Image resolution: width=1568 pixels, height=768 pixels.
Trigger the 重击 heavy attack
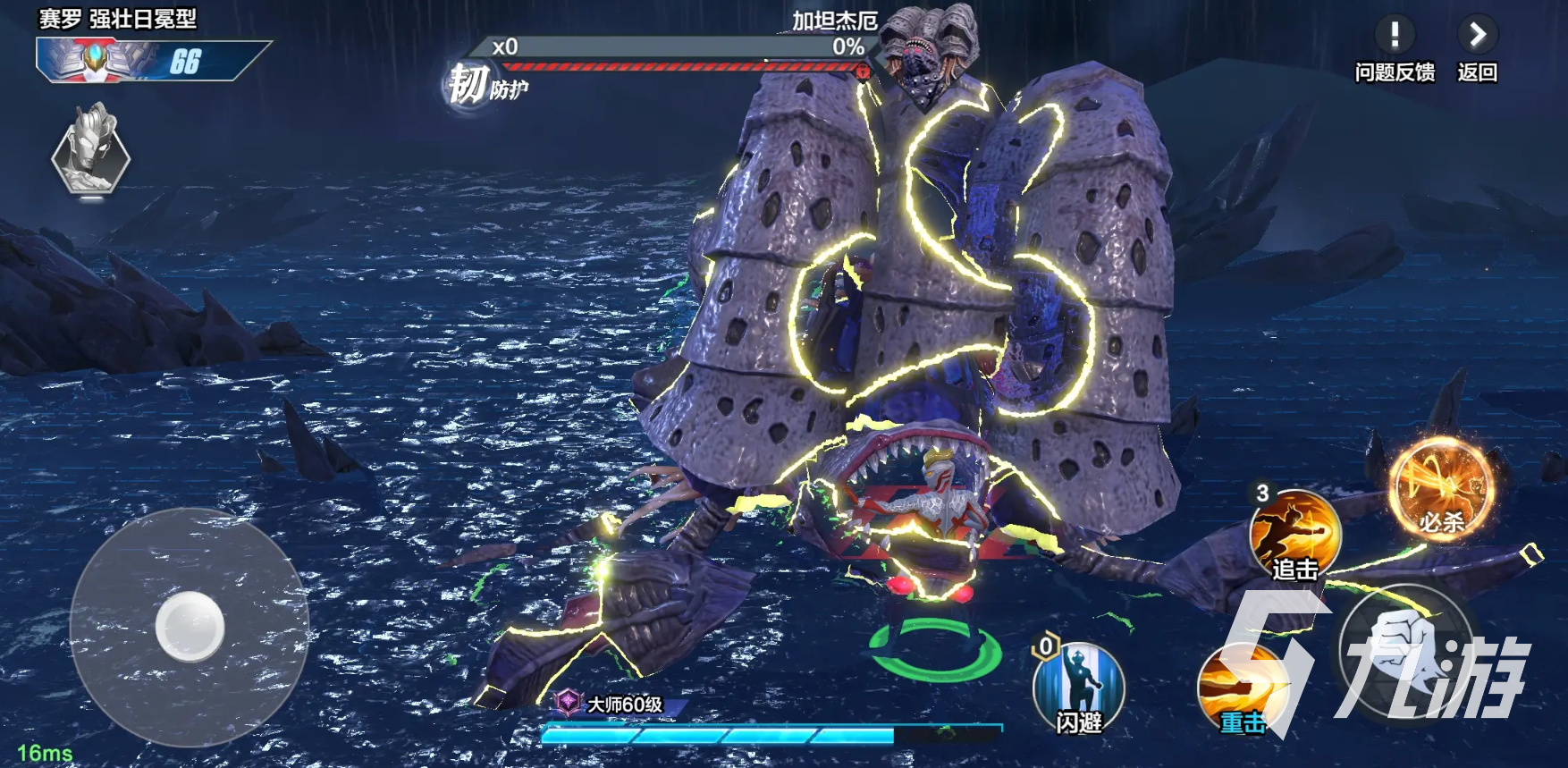1242,688
